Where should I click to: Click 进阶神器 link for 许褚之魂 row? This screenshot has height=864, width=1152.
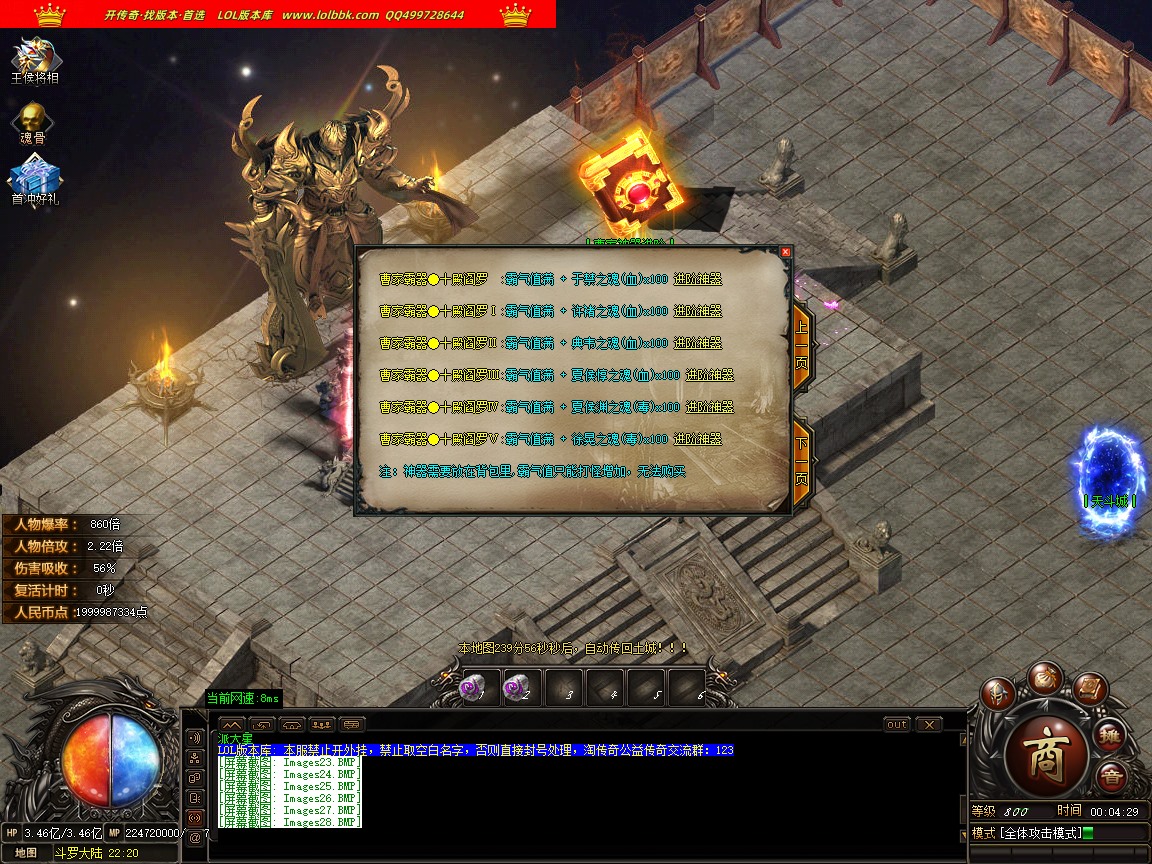coord(697,311)
